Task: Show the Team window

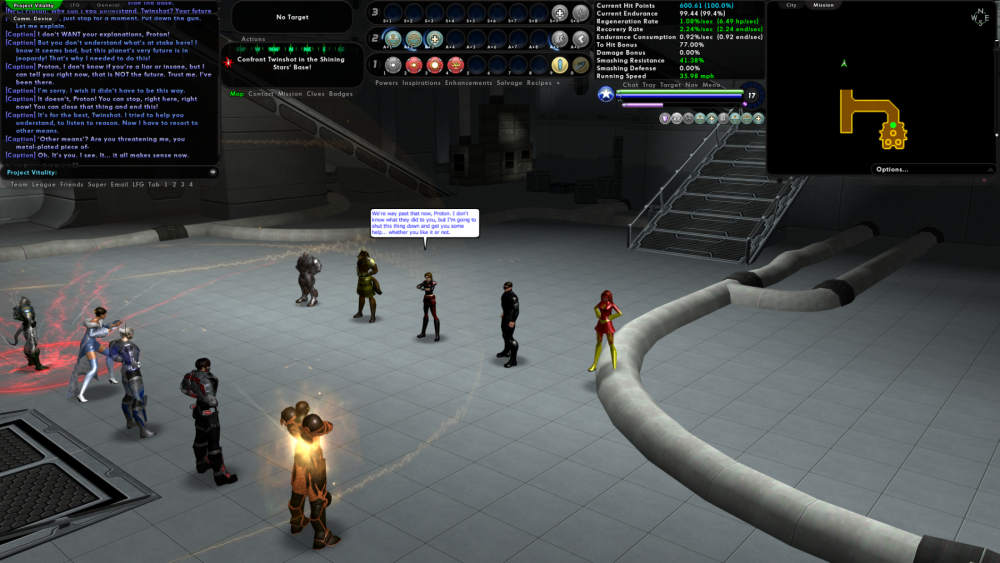Action: (x=17, y=184)
